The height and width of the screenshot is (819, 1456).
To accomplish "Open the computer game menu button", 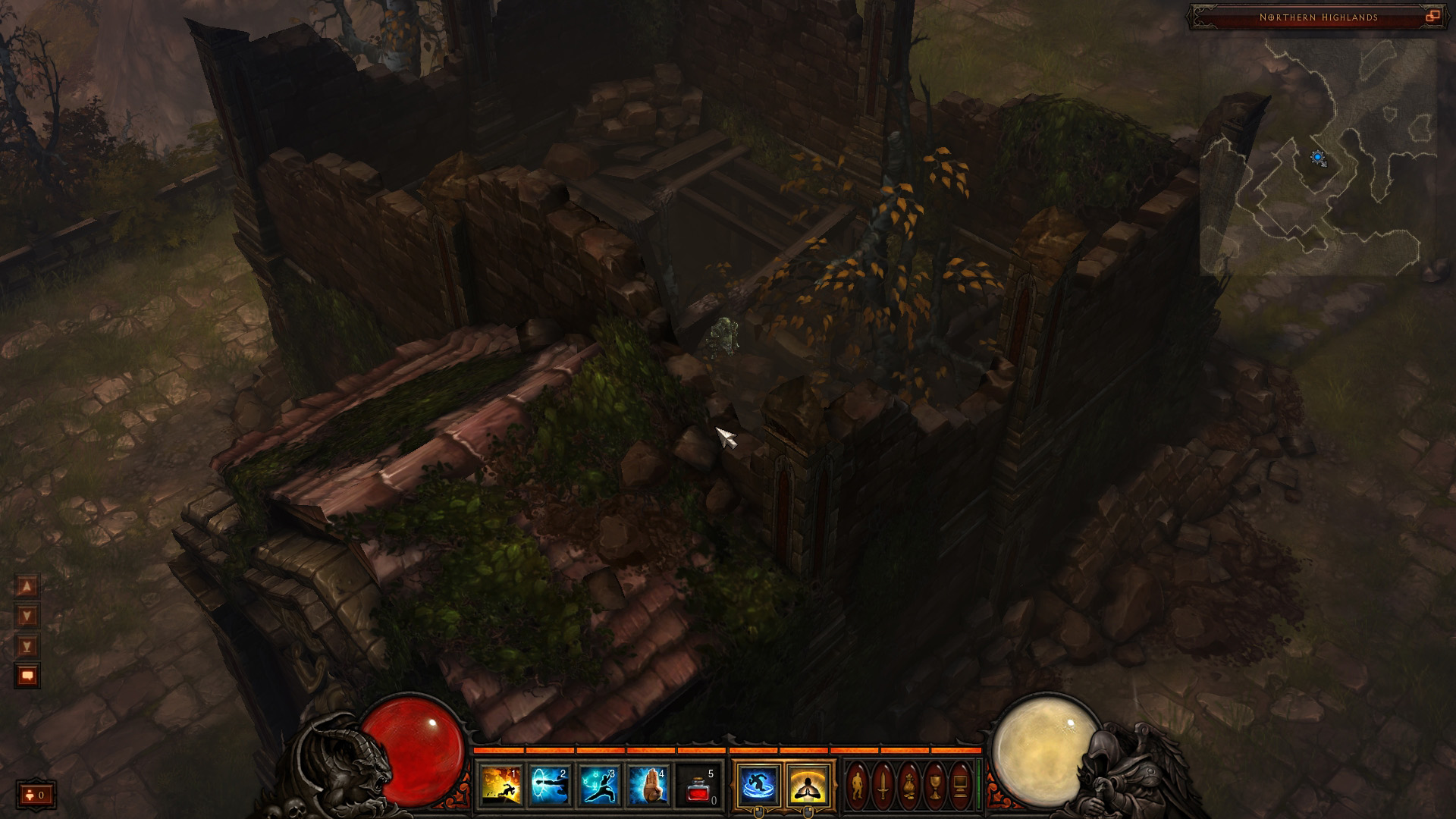I will click(960, 785).
